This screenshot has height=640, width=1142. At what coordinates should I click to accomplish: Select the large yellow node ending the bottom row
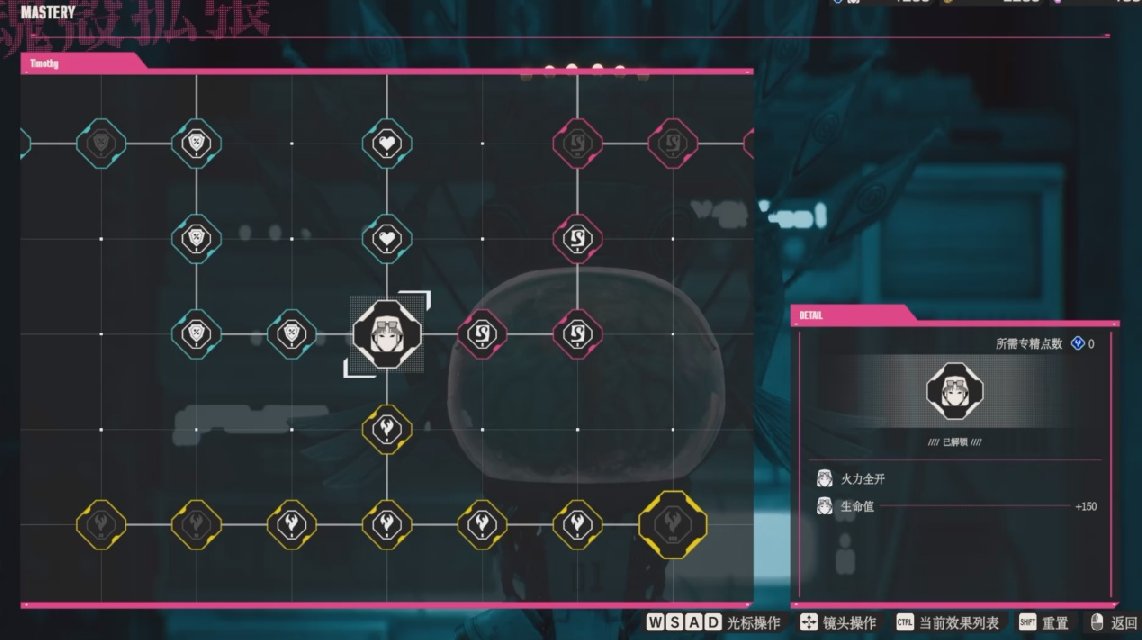(x=672, y=524)
